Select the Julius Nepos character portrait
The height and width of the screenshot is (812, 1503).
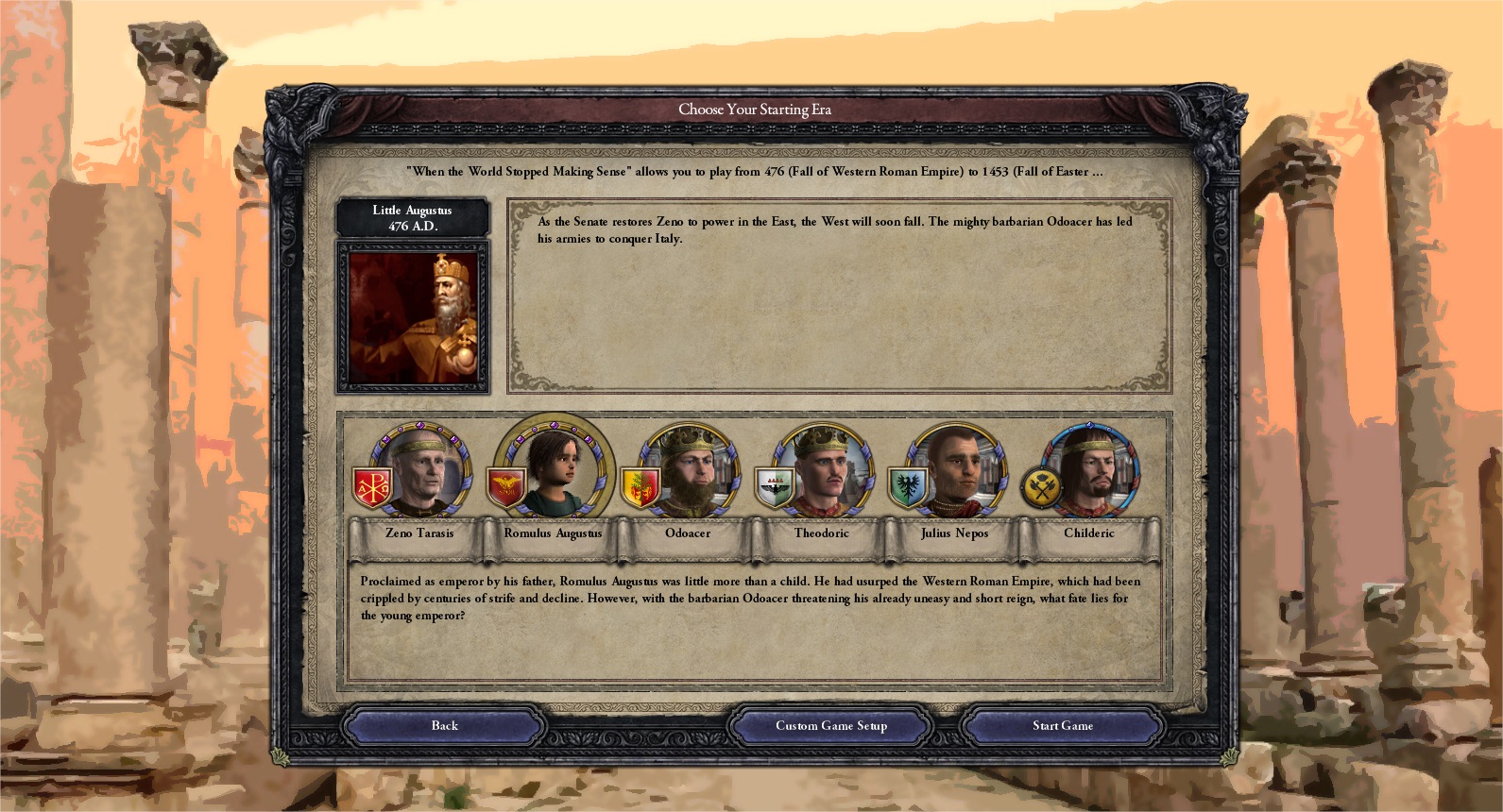(x=954, y=467)
